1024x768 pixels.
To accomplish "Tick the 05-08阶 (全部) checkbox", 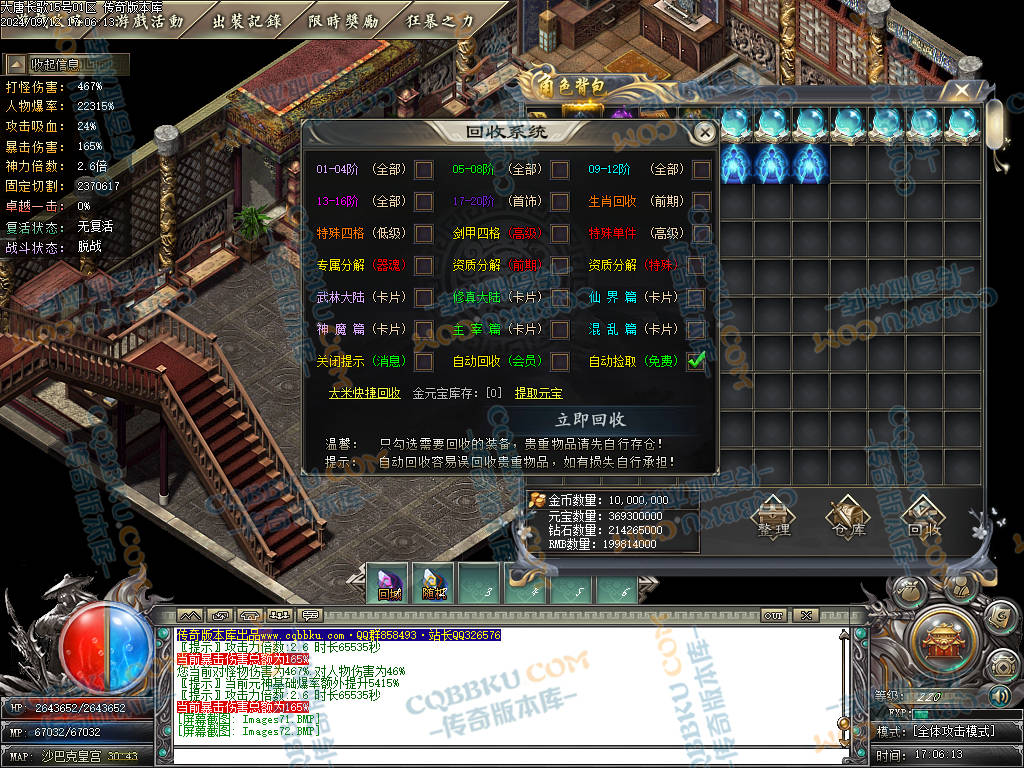I will pos(560,170).
